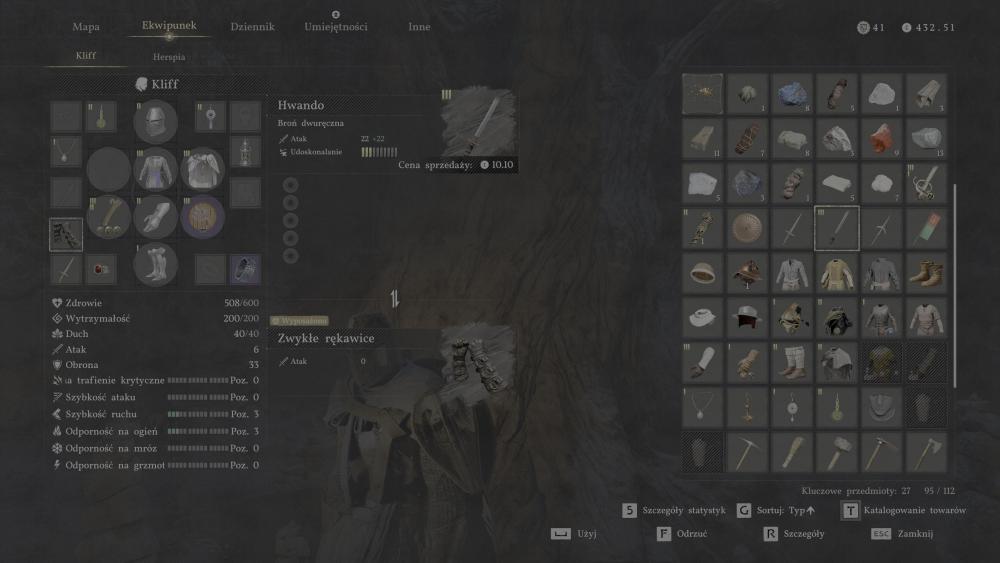Select the pickaxe in the inventory

(x=747, y=452)
